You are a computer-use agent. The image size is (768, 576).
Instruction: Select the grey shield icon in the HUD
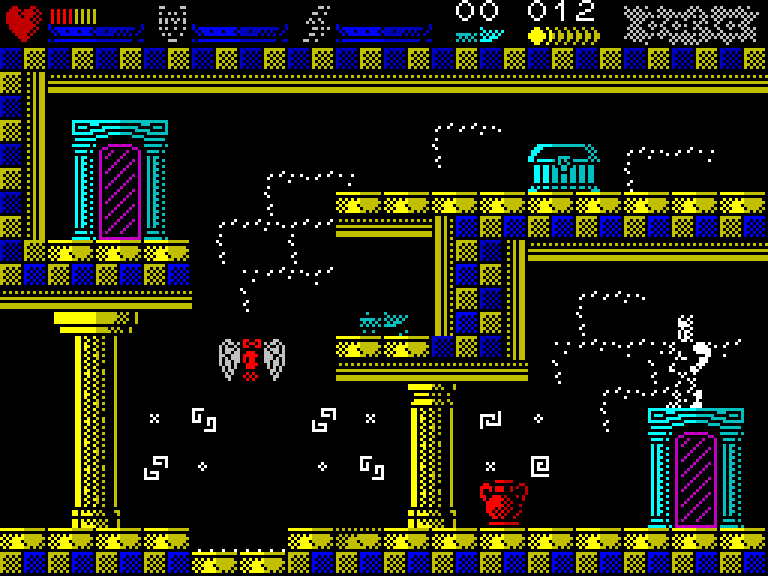tap(172, 22)
